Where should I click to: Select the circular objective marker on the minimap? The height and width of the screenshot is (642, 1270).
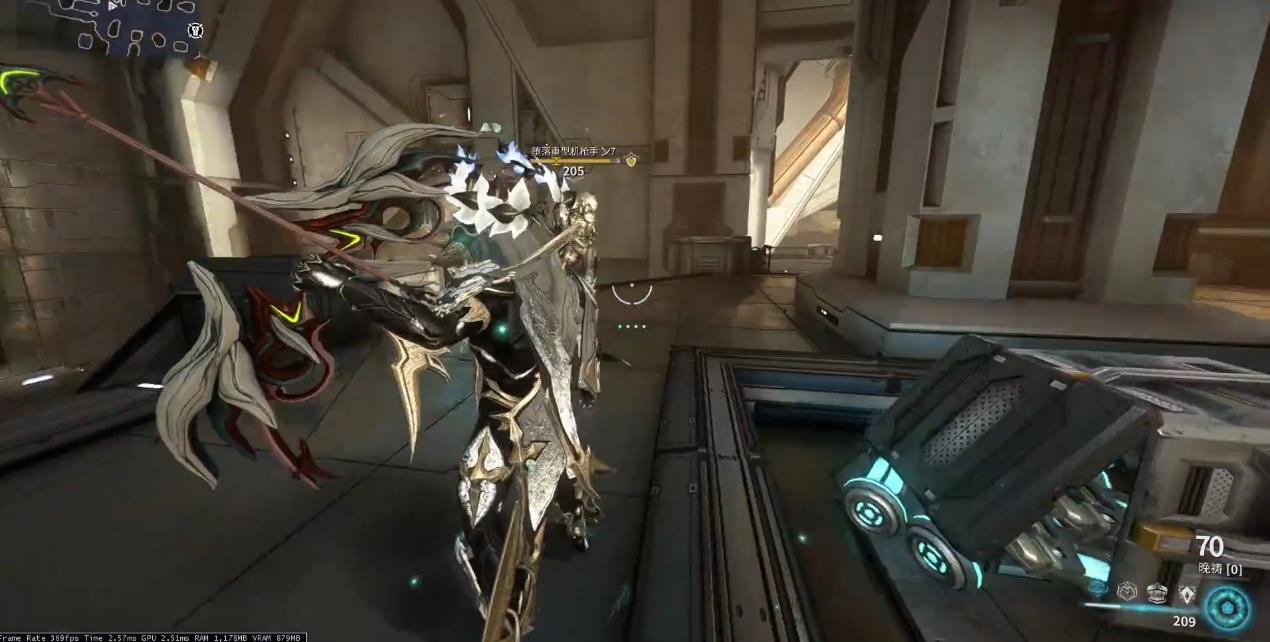coord(196,31)
